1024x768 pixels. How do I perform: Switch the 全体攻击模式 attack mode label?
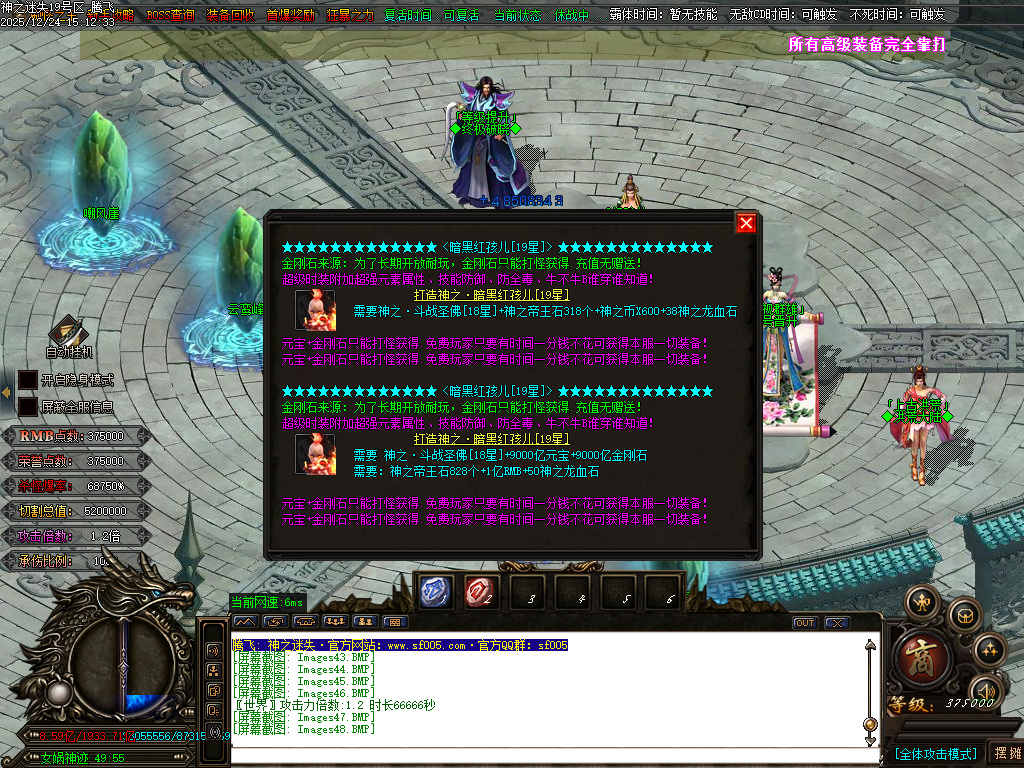[x=935, y=753]
